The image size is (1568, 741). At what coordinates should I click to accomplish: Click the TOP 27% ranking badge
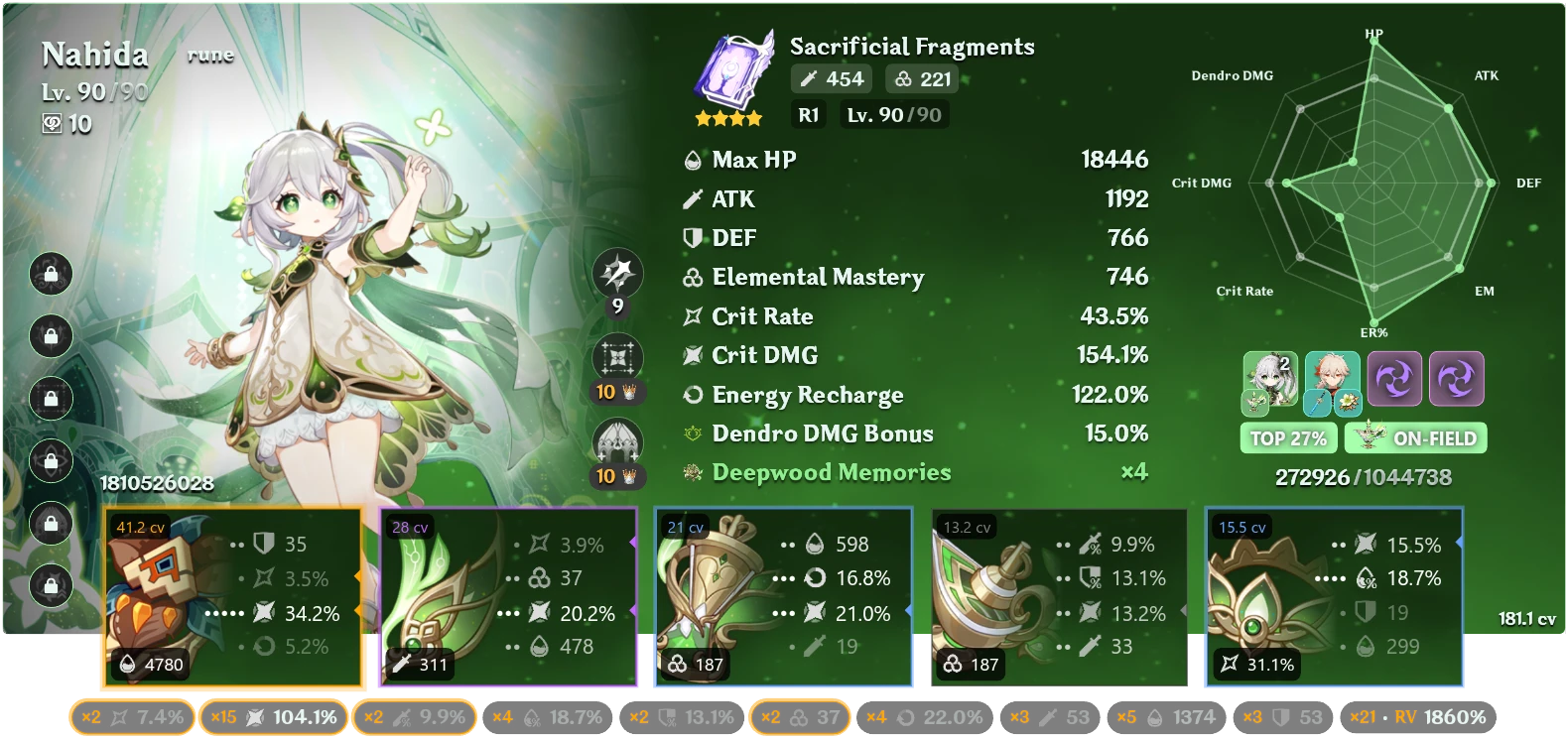coord(1287,437)
